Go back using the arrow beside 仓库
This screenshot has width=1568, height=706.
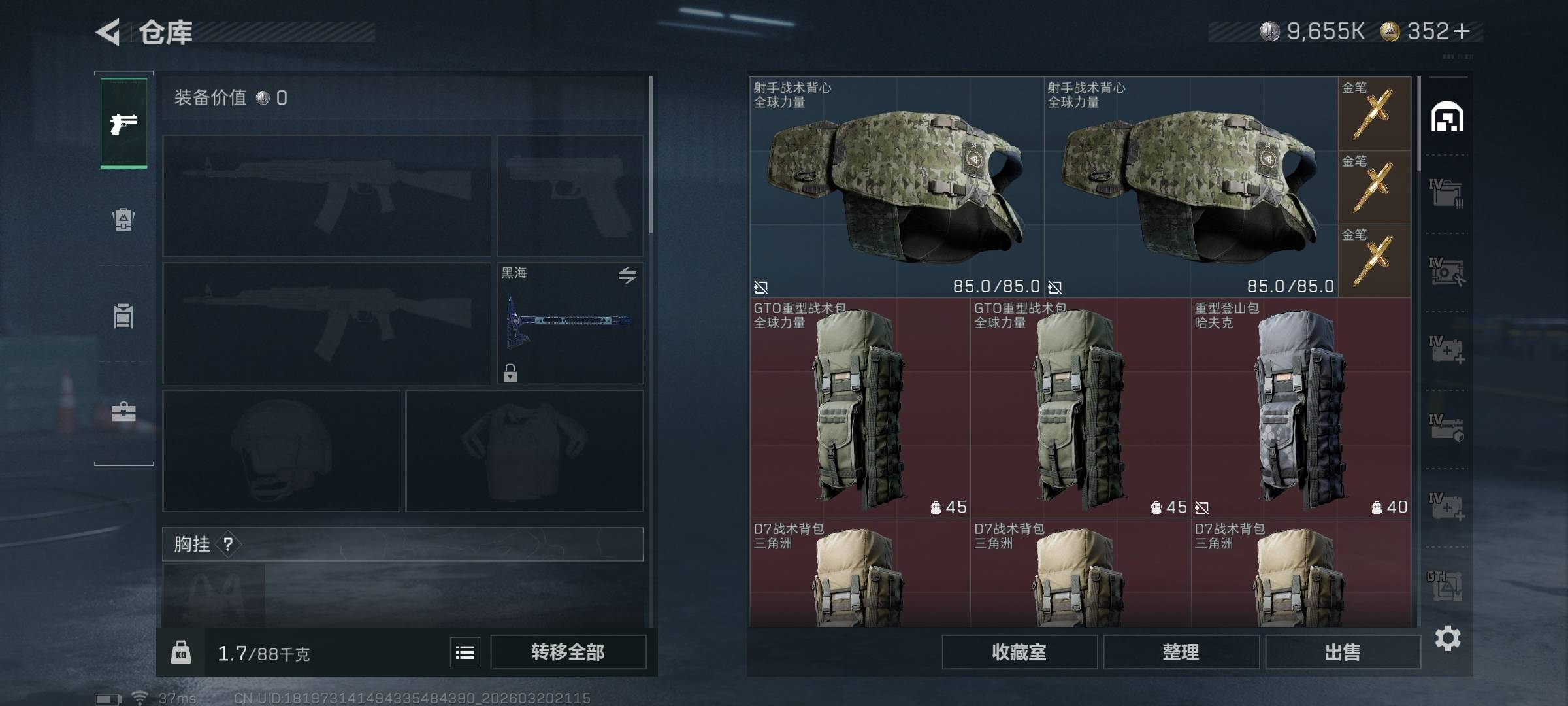108,32
